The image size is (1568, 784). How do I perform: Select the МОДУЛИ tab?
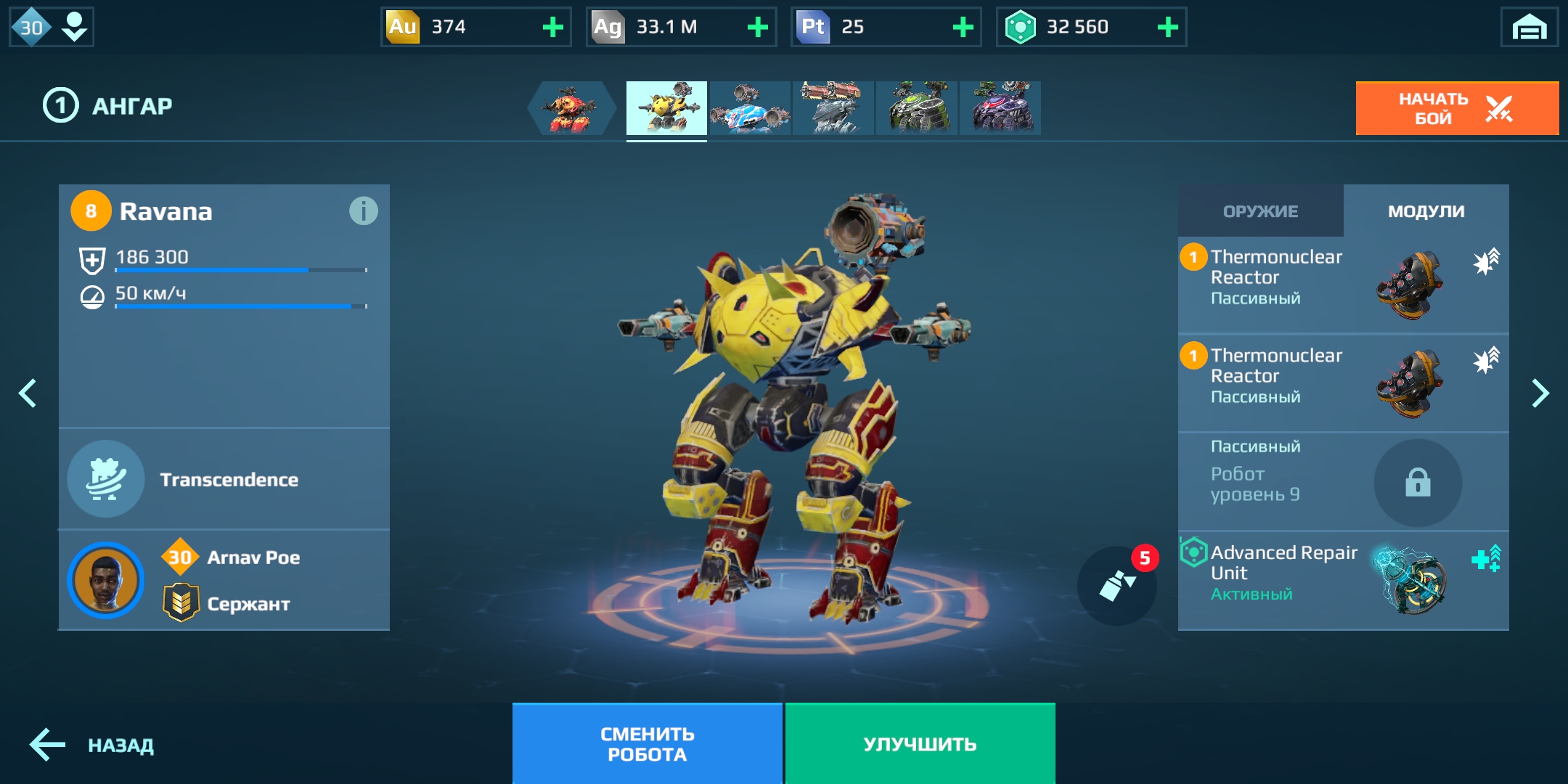click(1426, 211)
